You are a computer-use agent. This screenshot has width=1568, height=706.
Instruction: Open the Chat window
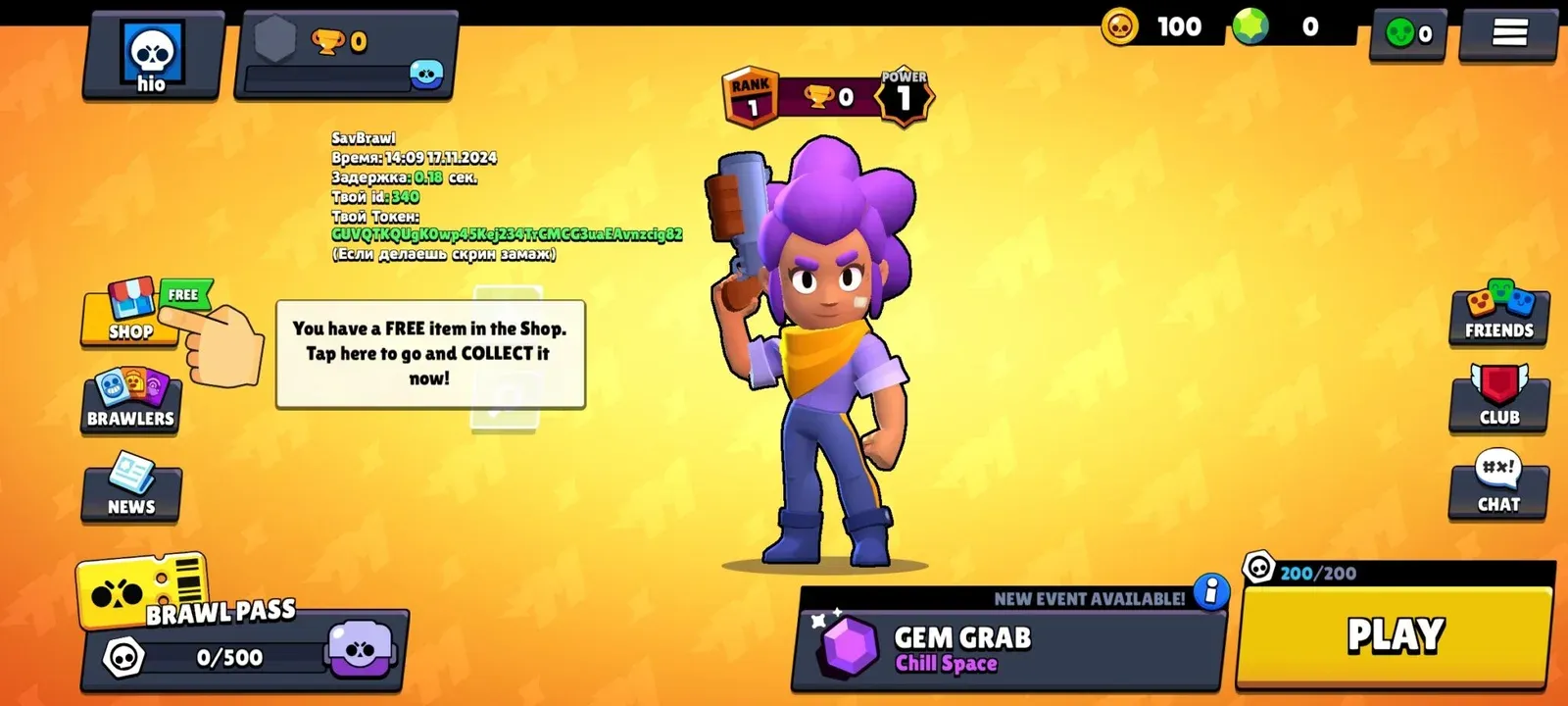tap(1498, 486)
